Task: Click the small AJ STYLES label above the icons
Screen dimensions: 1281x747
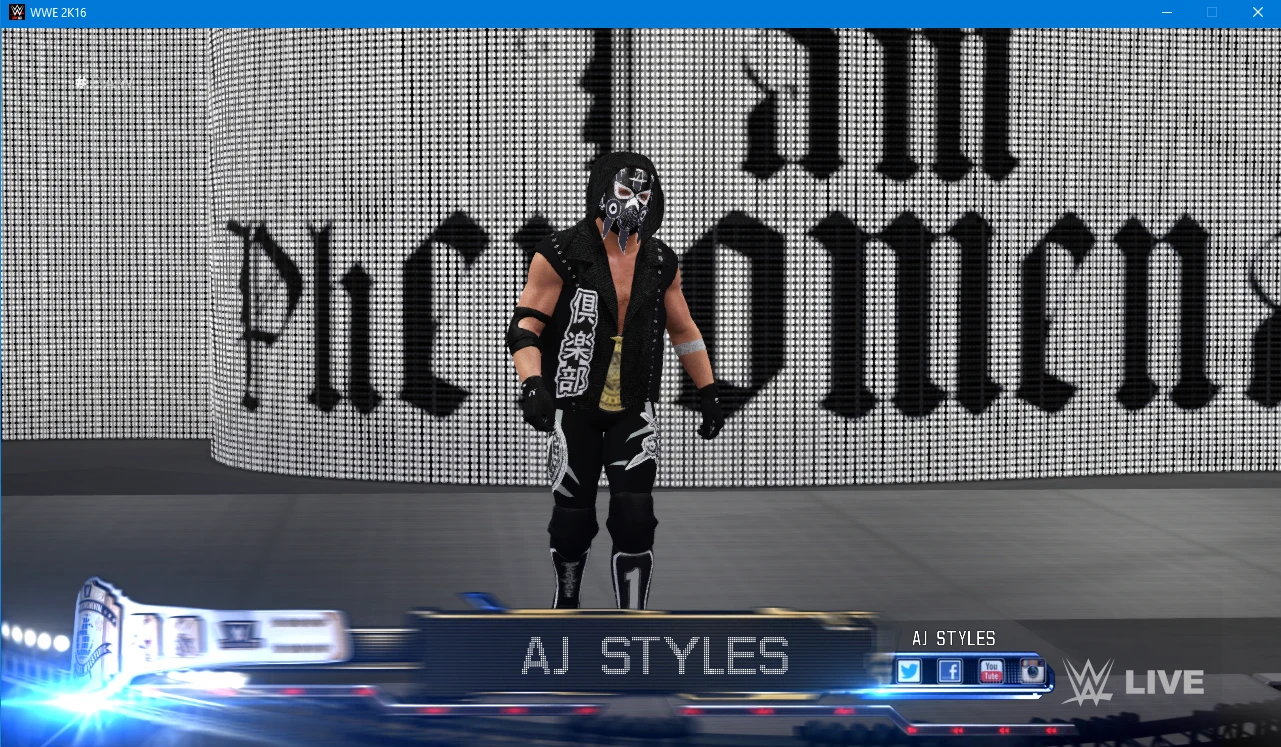Action: (x=954, y=638)
